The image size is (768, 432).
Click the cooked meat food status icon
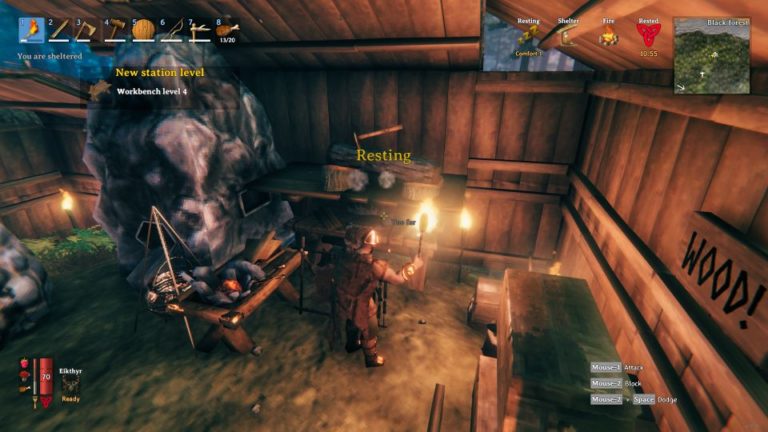point(24,389)
